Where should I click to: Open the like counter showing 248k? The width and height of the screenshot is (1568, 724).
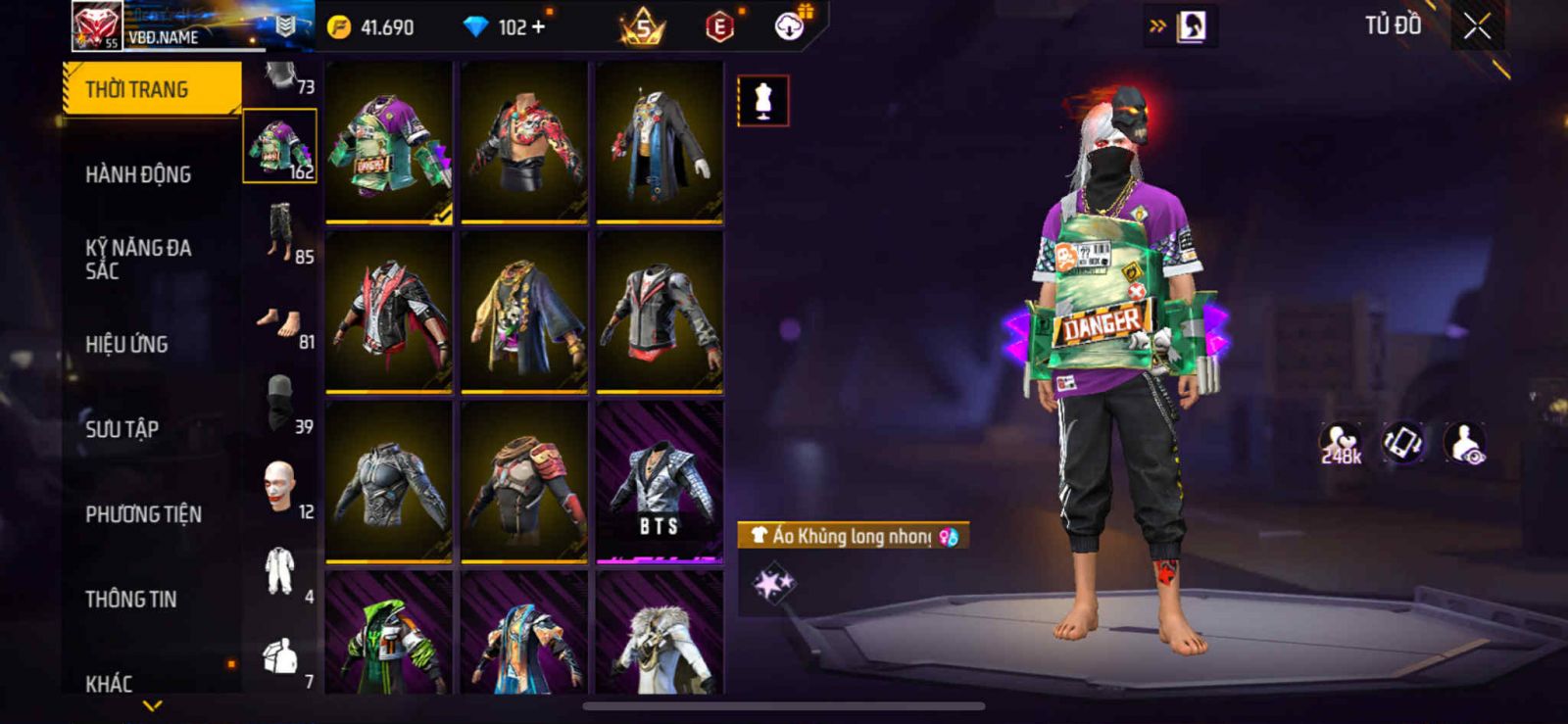[1340, 443]
